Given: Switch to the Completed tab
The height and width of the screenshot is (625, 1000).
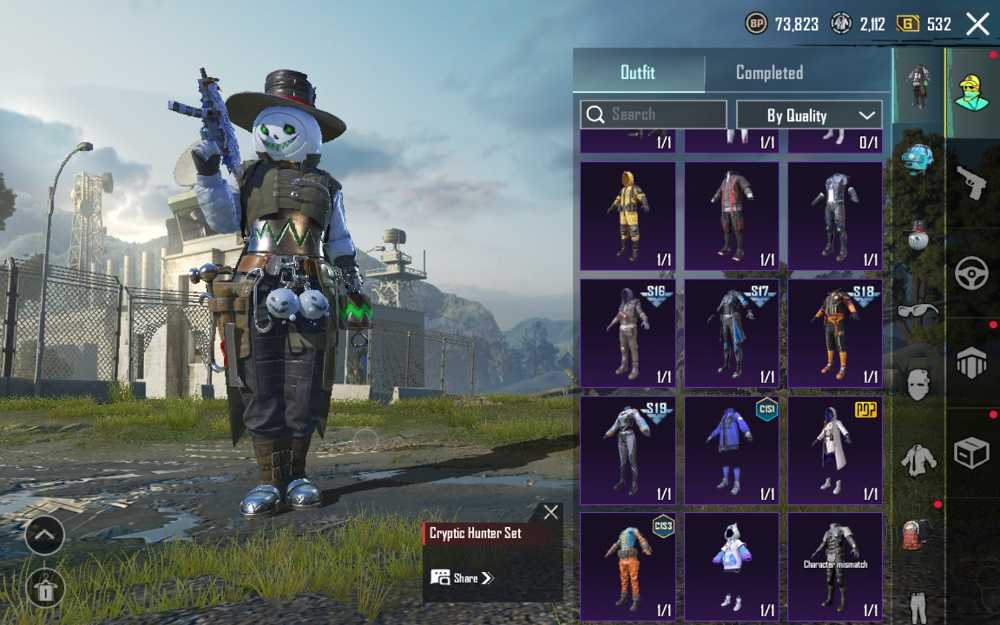Looking at the screenshot, I should click(x=769, y=72).
